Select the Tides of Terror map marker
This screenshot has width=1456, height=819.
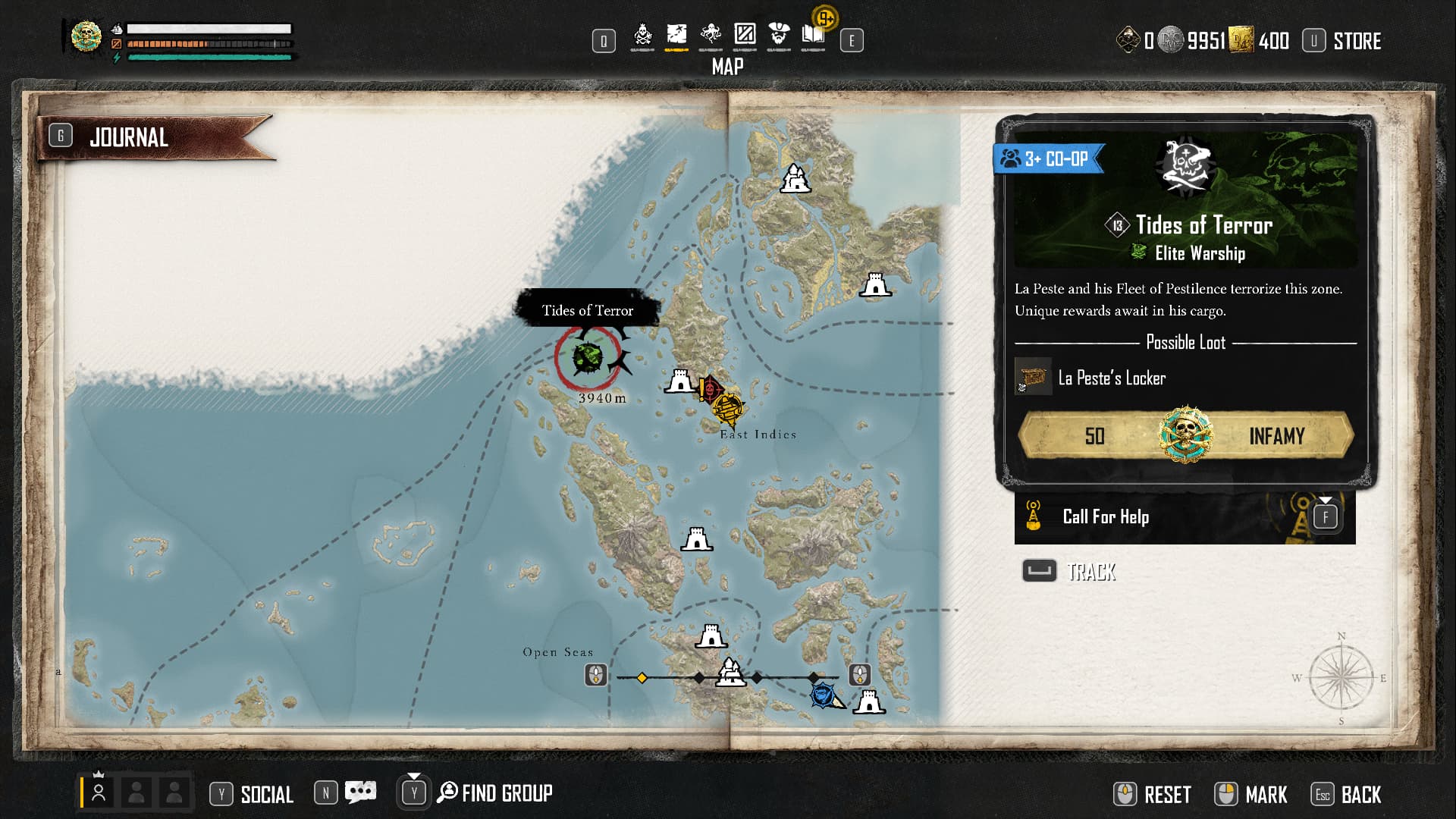[588, 358]
